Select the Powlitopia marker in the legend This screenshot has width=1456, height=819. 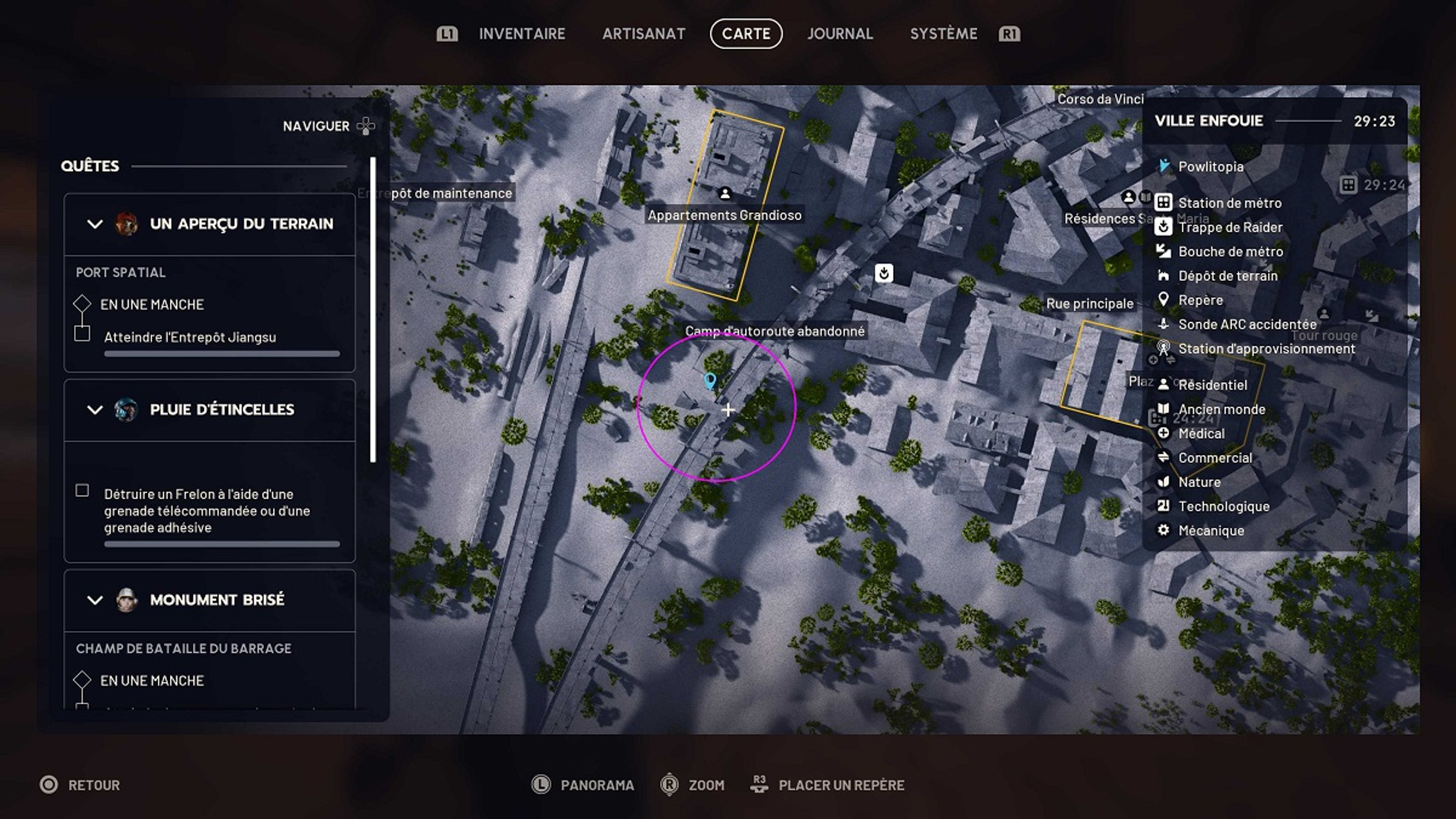pyautogui.click(x=1163, y=166)
